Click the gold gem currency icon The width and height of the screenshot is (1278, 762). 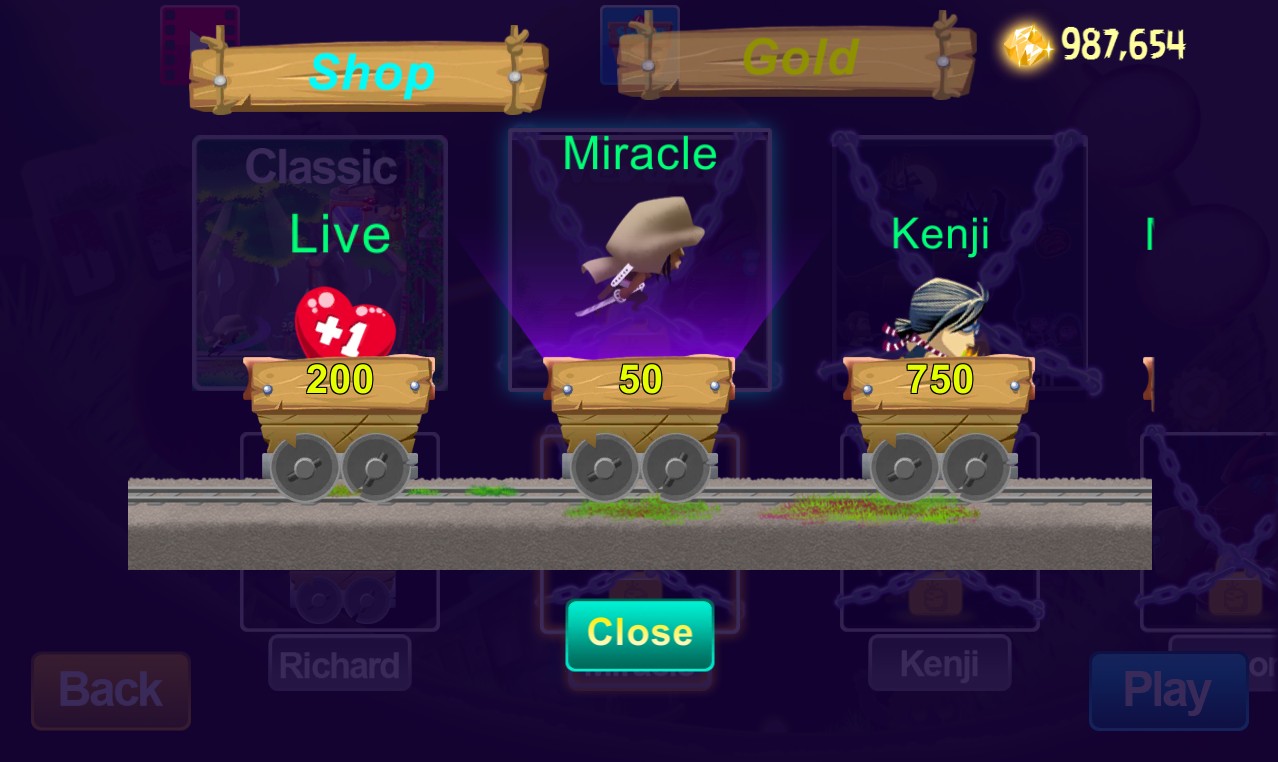1027,46
